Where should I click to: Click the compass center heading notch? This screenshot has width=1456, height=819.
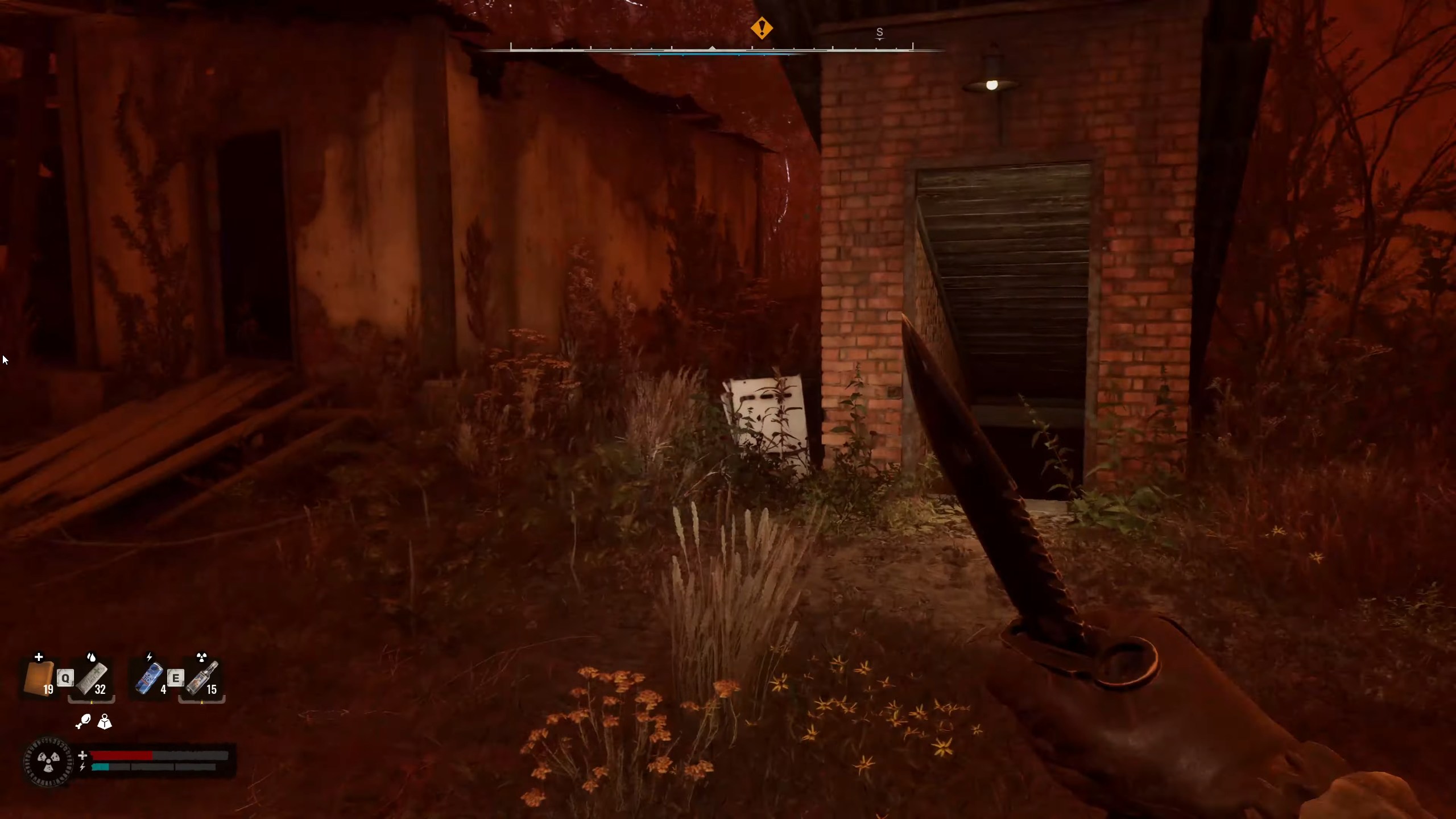click(x=714, y=48)
